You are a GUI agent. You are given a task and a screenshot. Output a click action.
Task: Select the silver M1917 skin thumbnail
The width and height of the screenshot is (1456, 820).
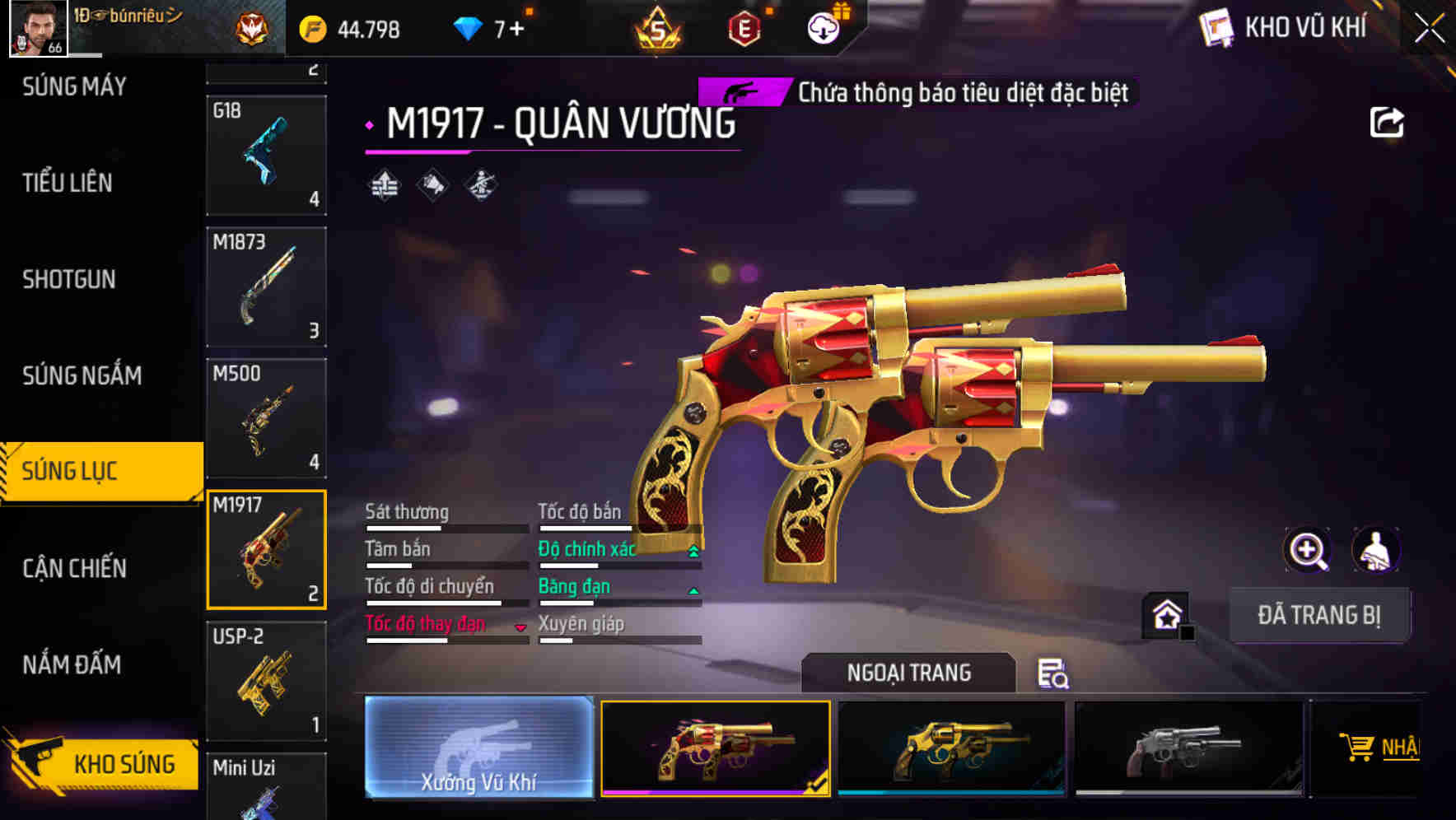pyautogui.click(x=1186, y=746)
